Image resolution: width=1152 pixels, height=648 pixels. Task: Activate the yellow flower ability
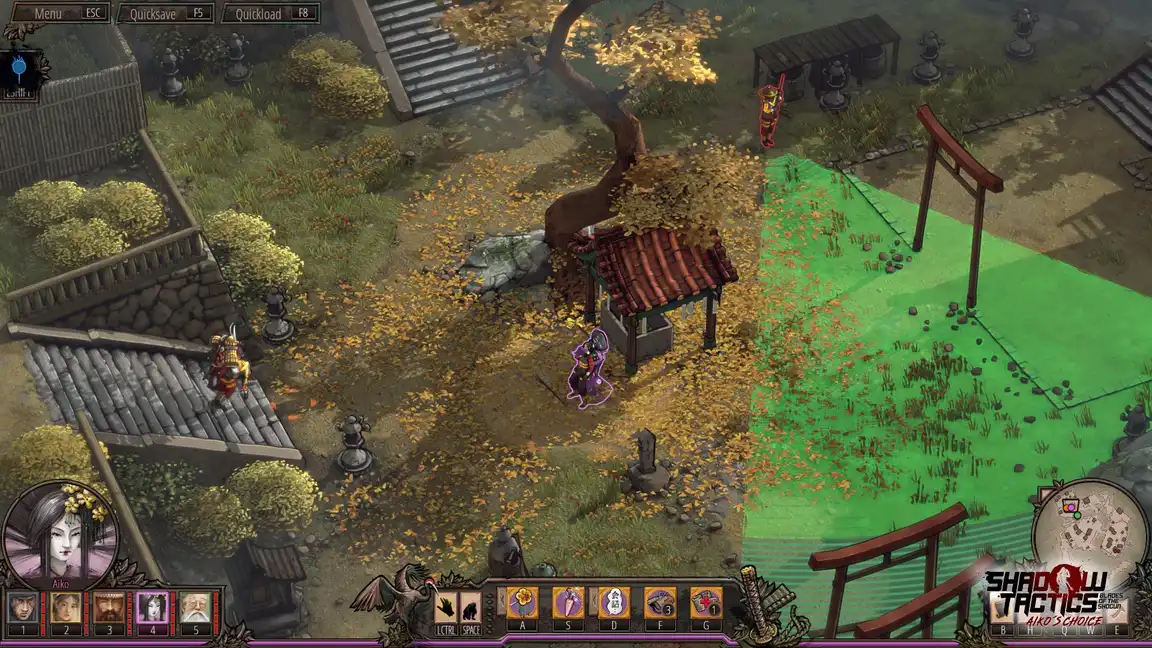click(522, 602)
